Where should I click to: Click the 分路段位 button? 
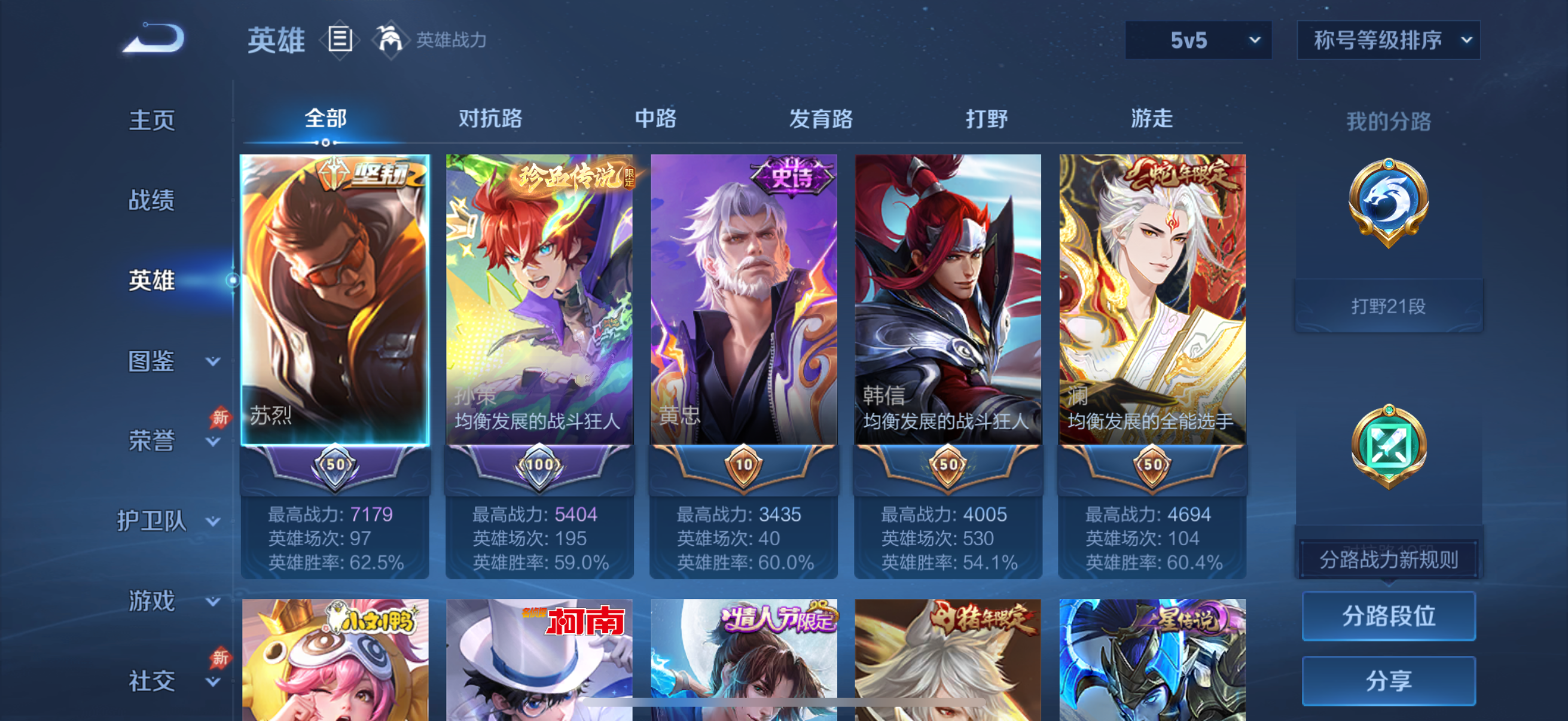click(1389, 616)
